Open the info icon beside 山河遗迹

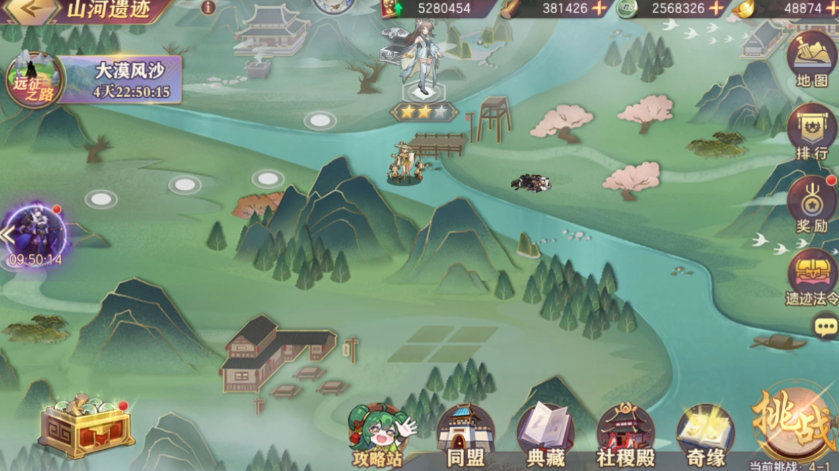(208, 7)
